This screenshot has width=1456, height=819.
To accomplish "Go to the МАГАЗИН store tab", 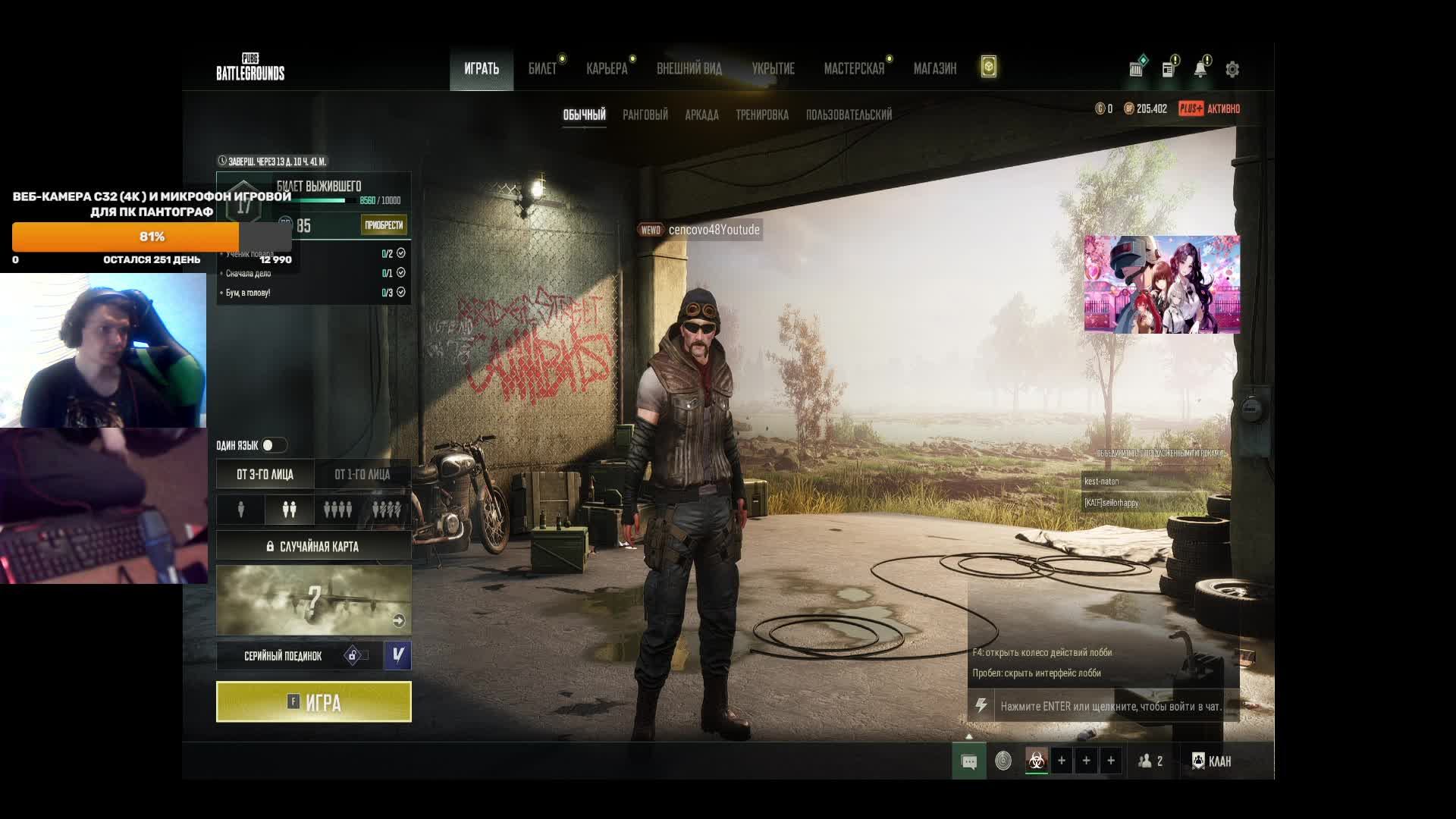I will pos(934,69).
